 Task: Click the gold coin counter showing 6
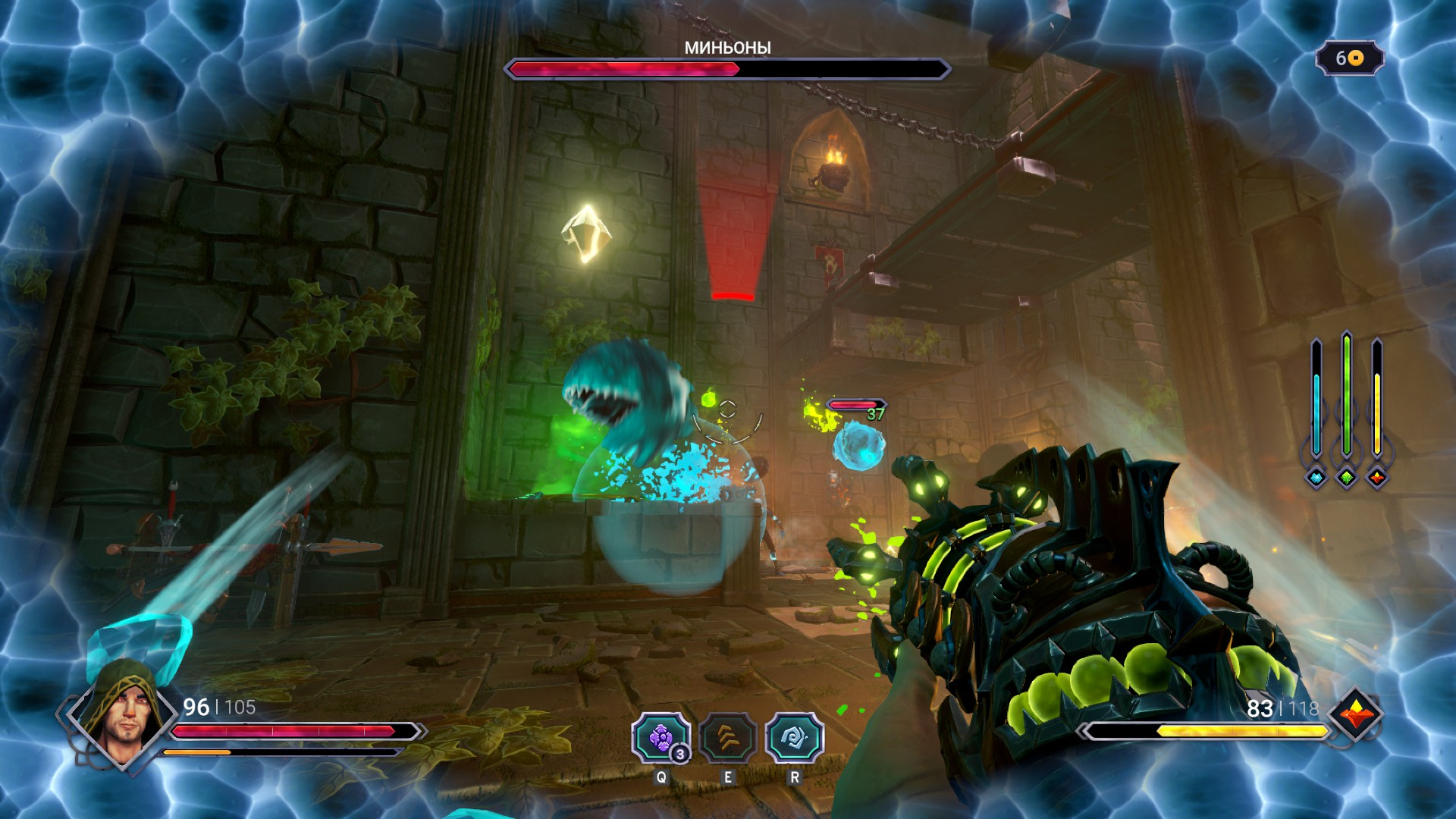coord(1349,58)
